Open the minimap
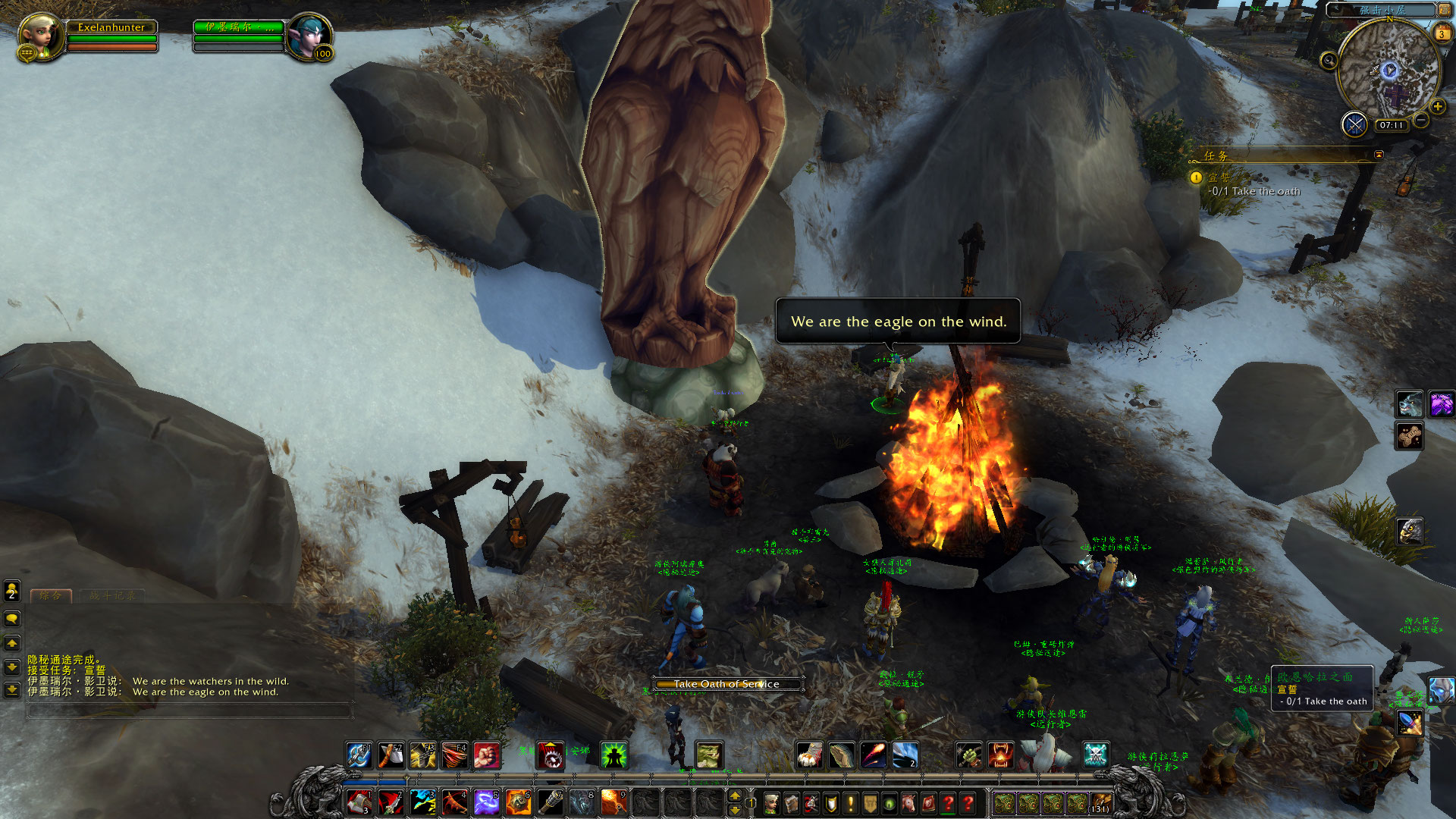1456x819 pixels. 1389,71
